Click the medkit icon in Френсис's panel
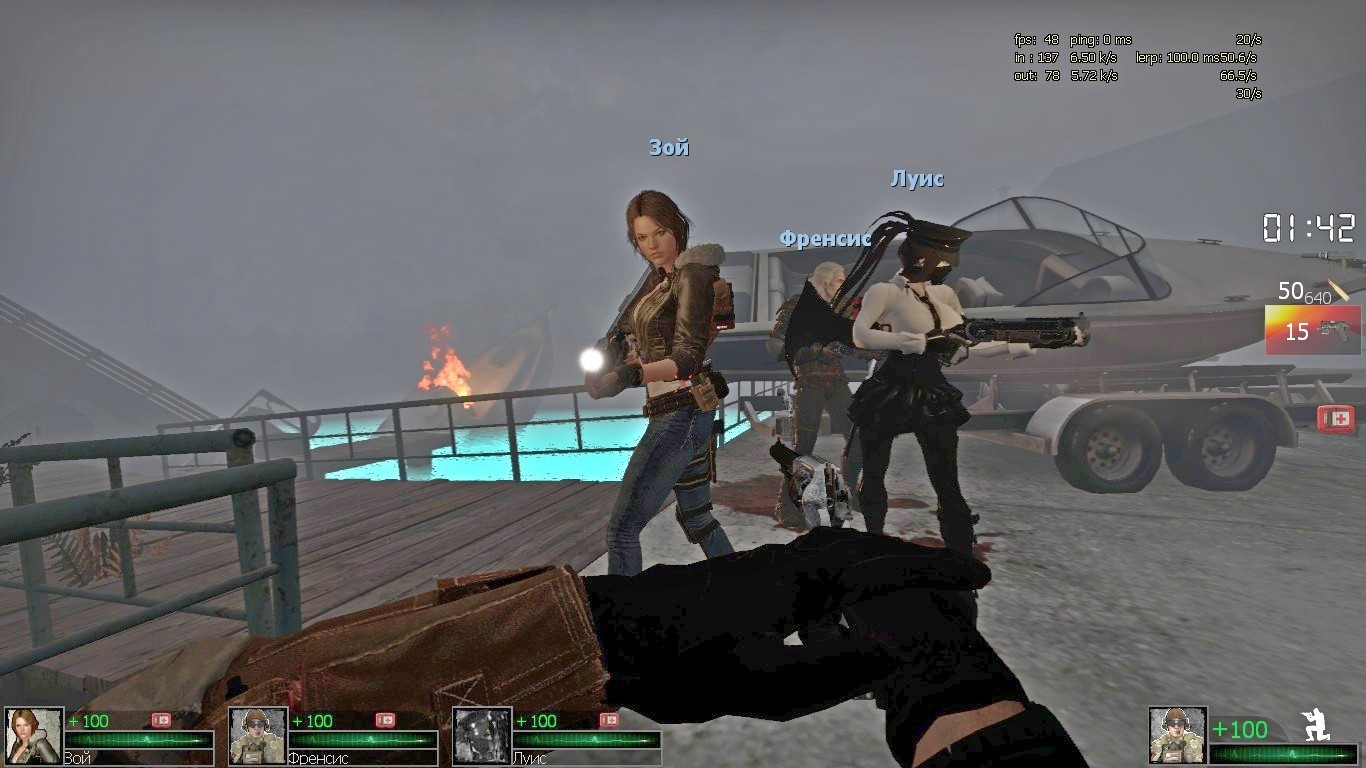Viewport: 1366px width, 768px height. pos(385,720)
